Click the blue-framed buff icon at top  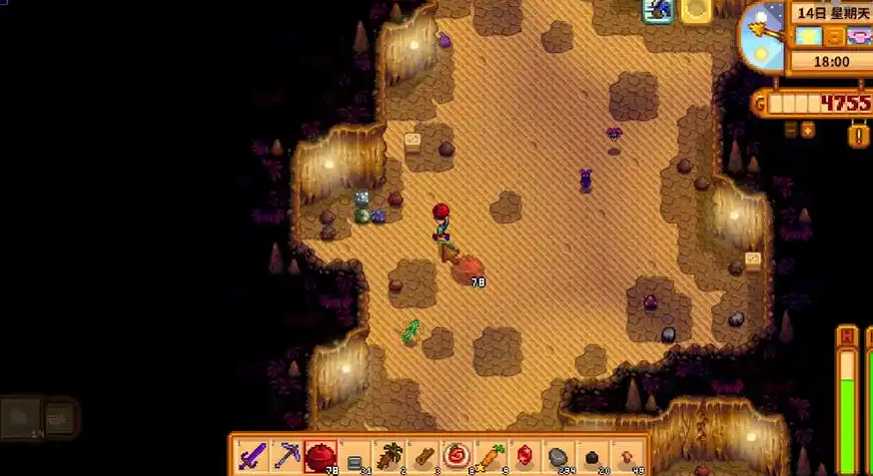(659, 11)
